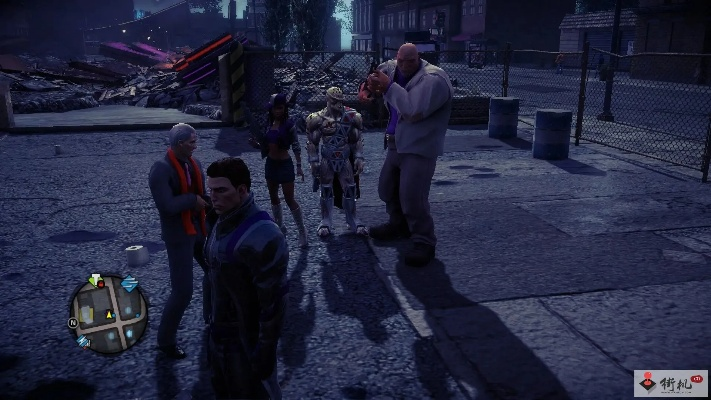Click the blue diamond marker on minimap's upper edge

[130, 285]
